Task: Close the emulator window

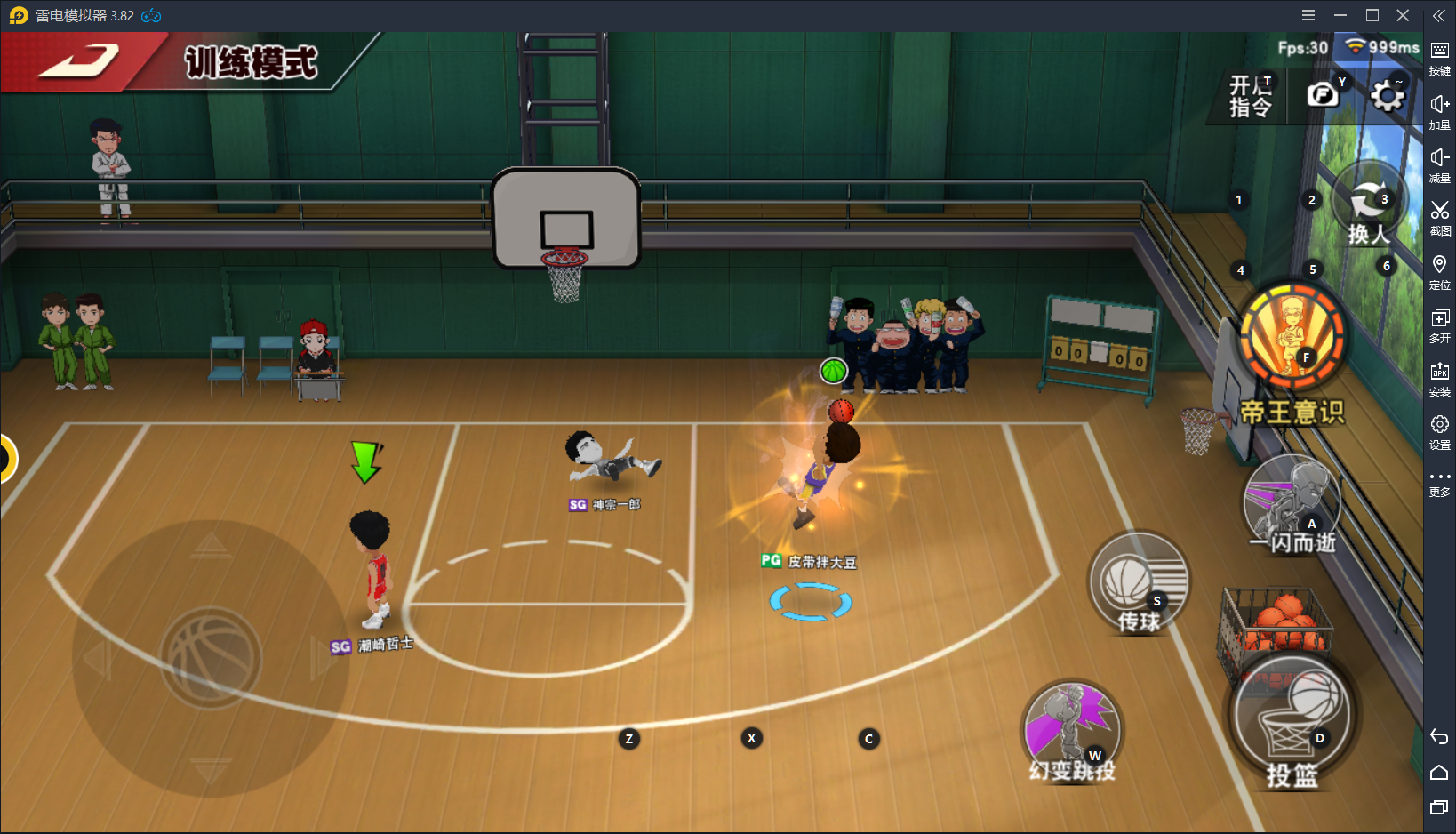Action: click(1403, 15)
